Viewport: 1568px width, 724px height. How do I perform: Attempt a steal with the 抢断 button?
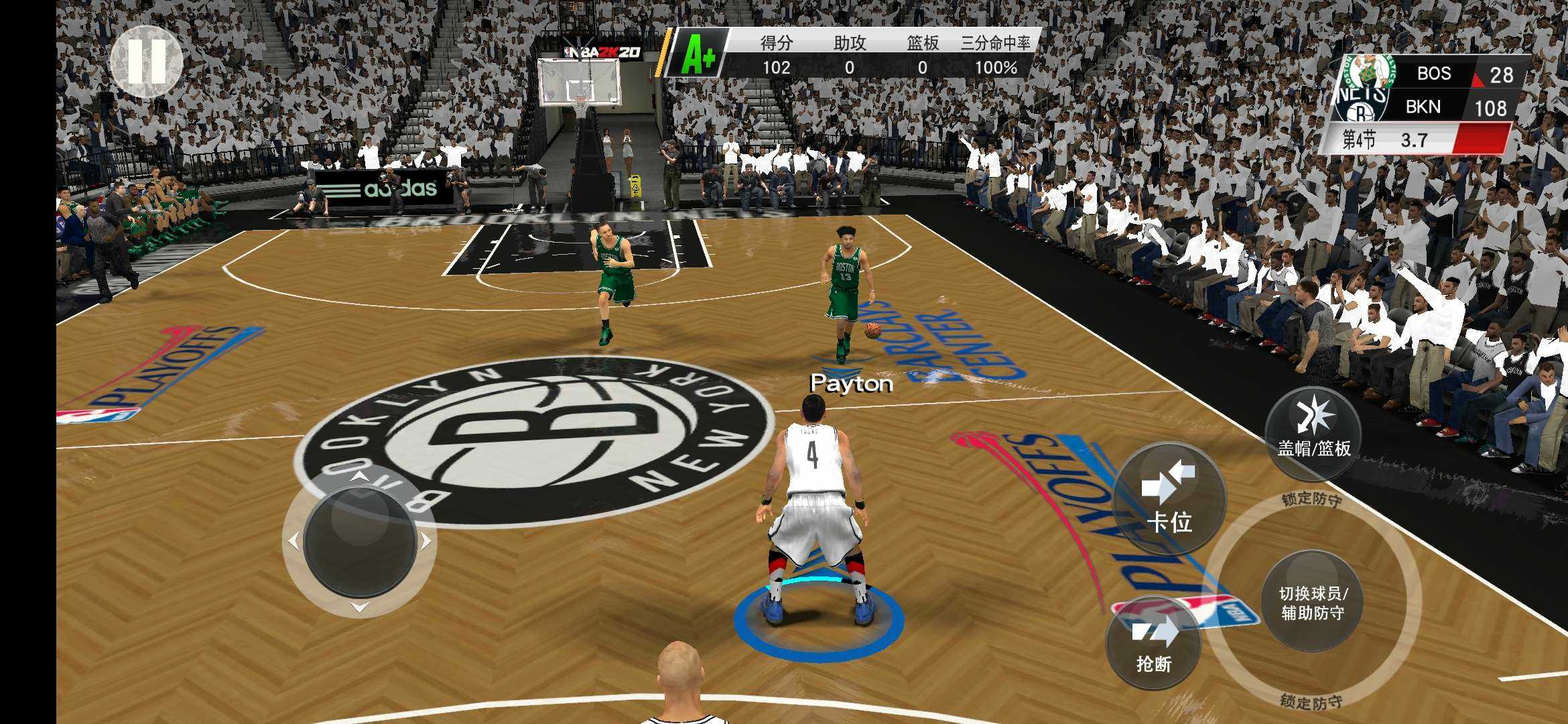(x=1153, y=644)
